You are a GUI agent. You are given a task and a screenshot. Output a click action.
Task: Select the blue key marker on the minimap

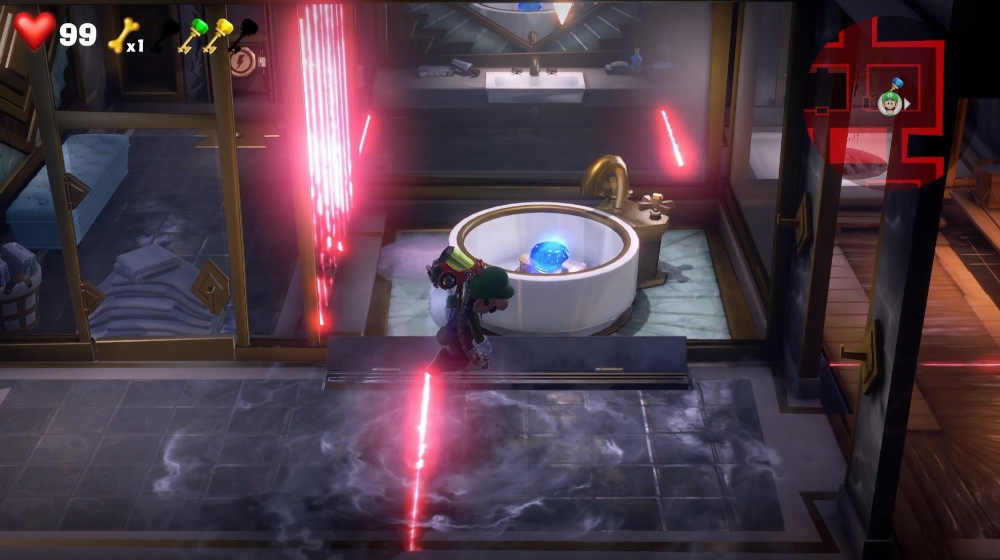[896, 82]
